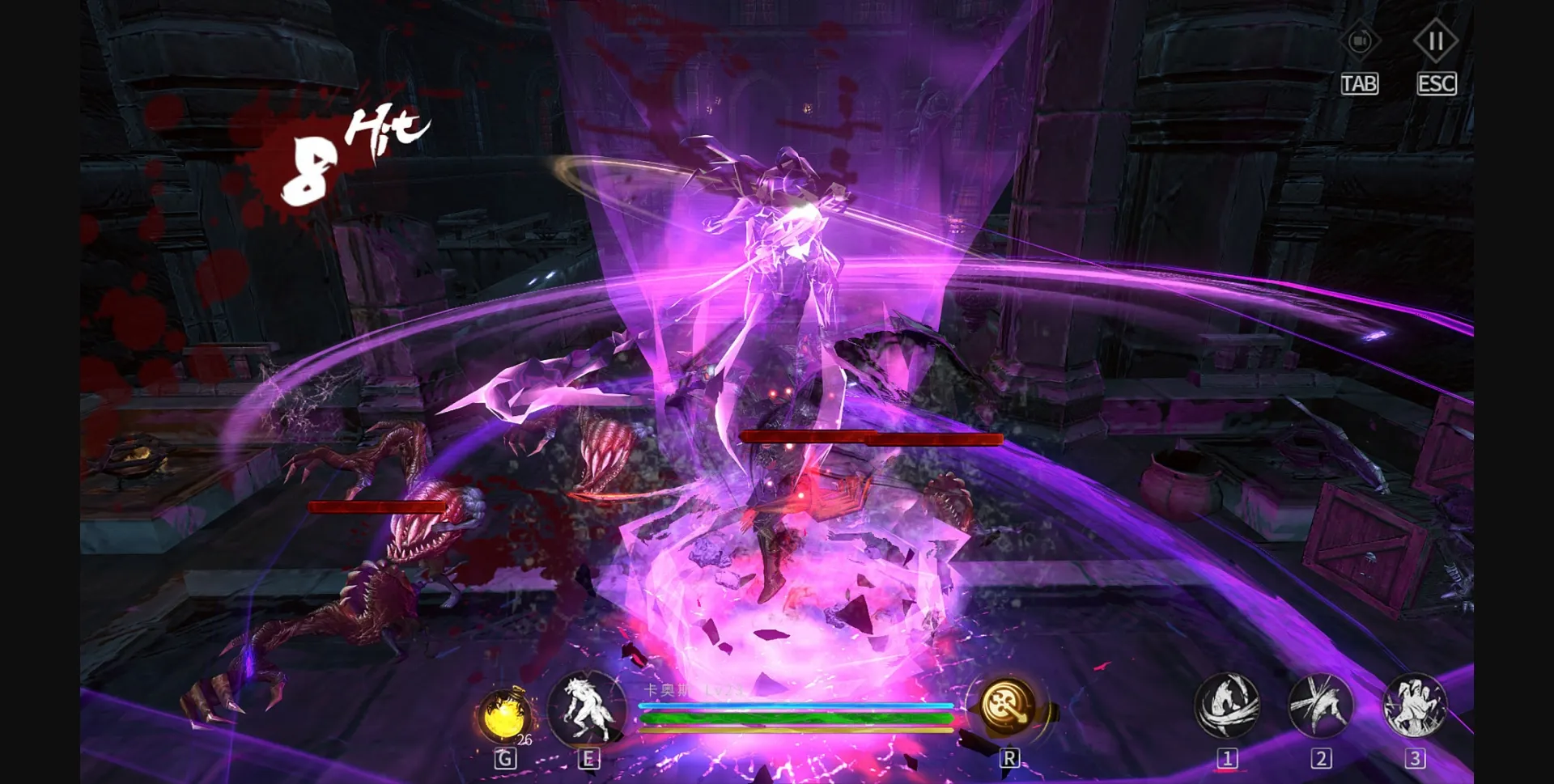This screenshot has width=1554, height=784.
Task: Click the skill slot 2 keybind label
Action: (x=1320, y=758)
